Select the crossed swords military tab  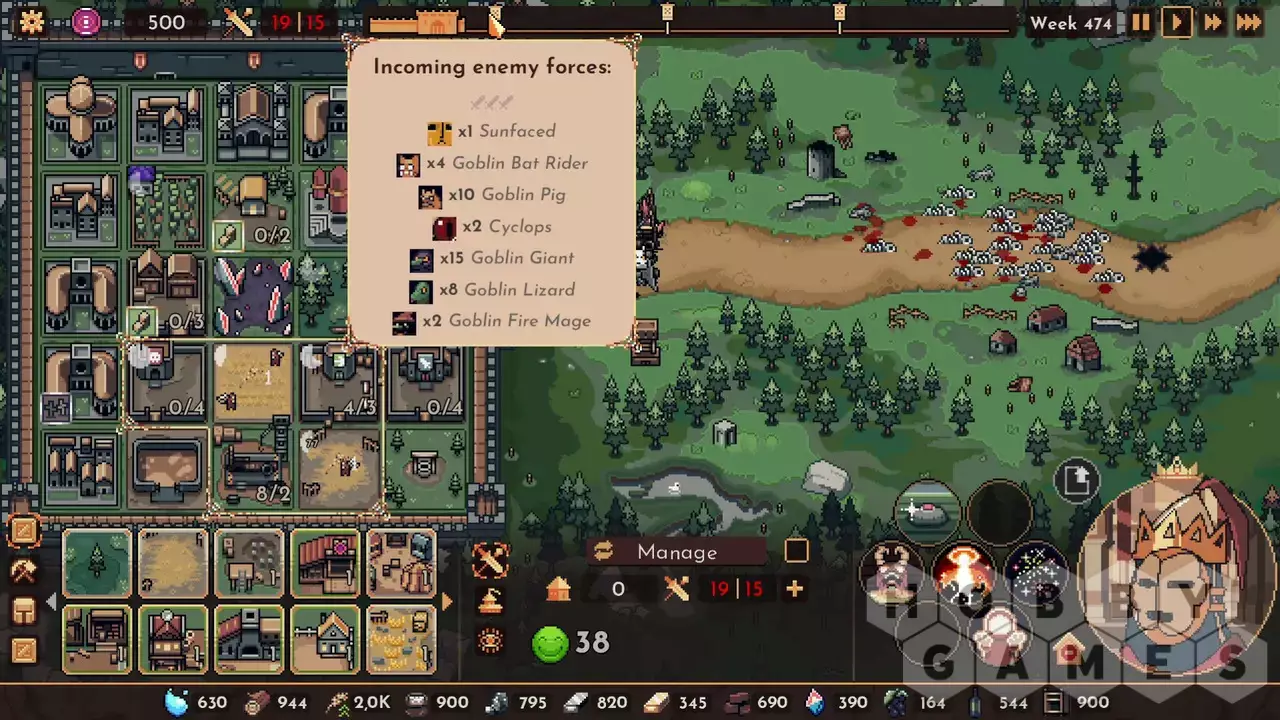click(490, 561)
